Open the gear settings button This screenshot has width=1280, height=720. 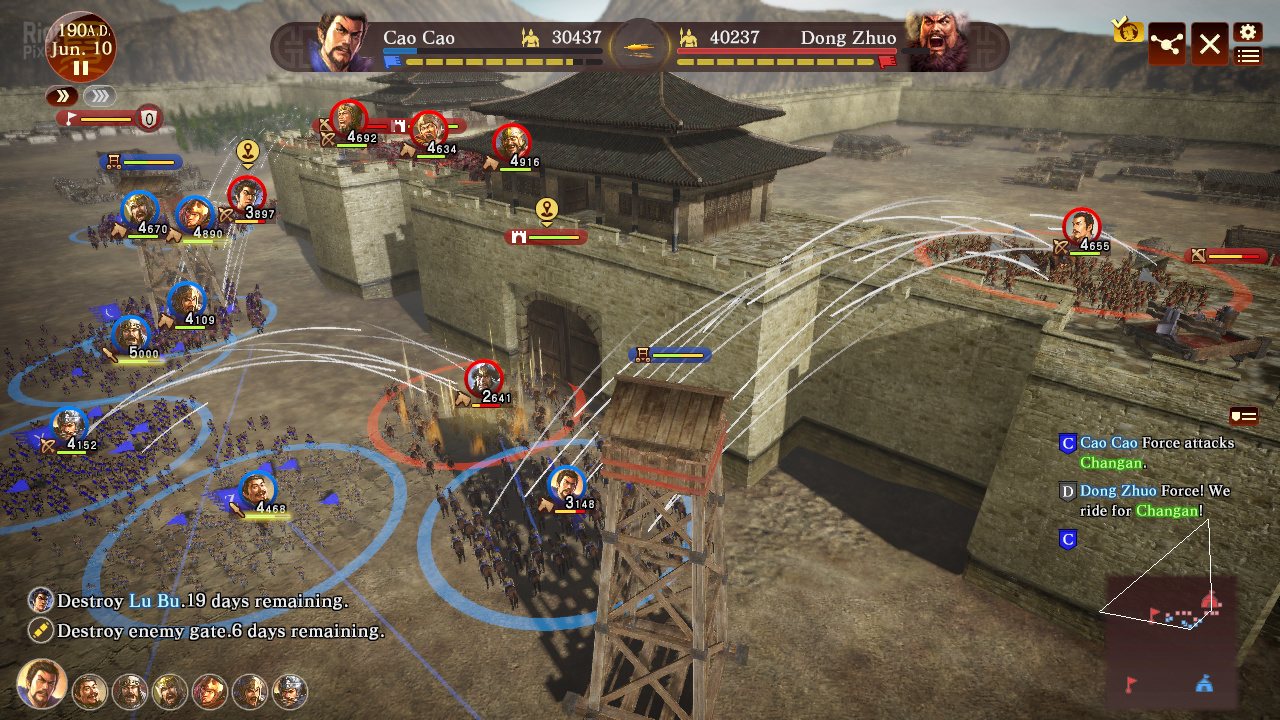pyautogui.click(x=1247, y=32)
